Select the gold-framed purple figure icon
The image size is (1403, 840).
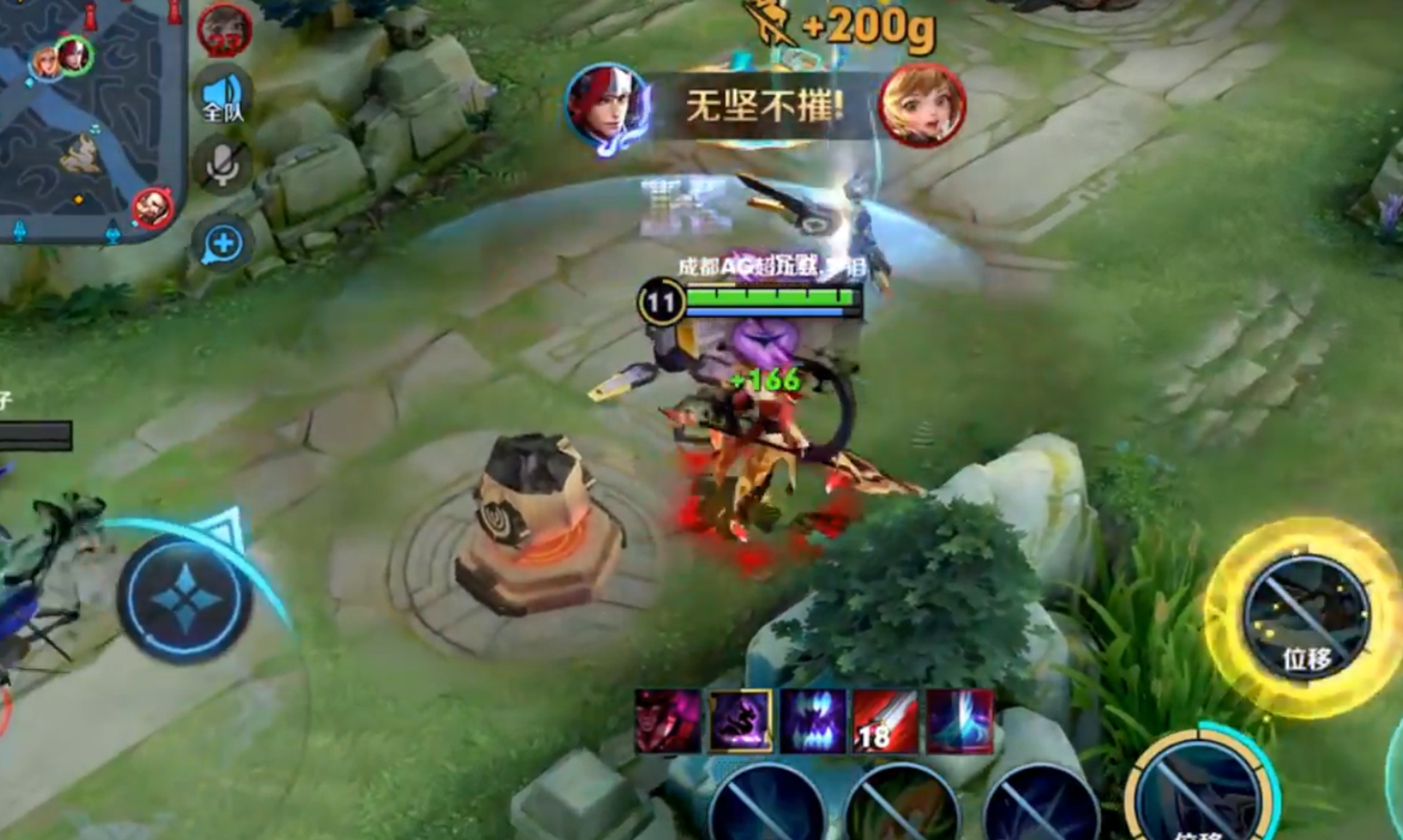(741, 721)
